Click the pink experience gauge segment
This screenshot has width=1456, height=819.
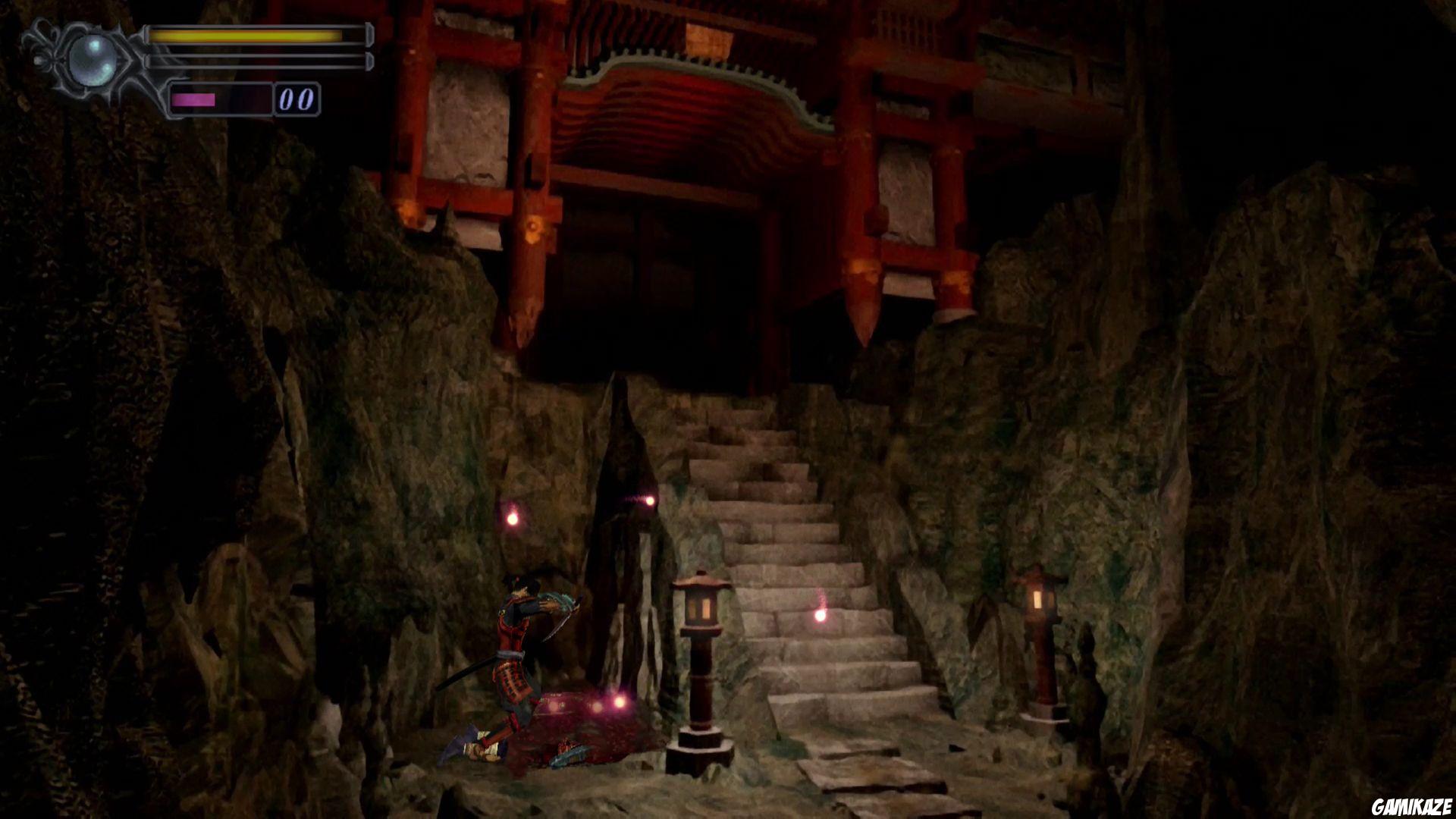(193, 97)
